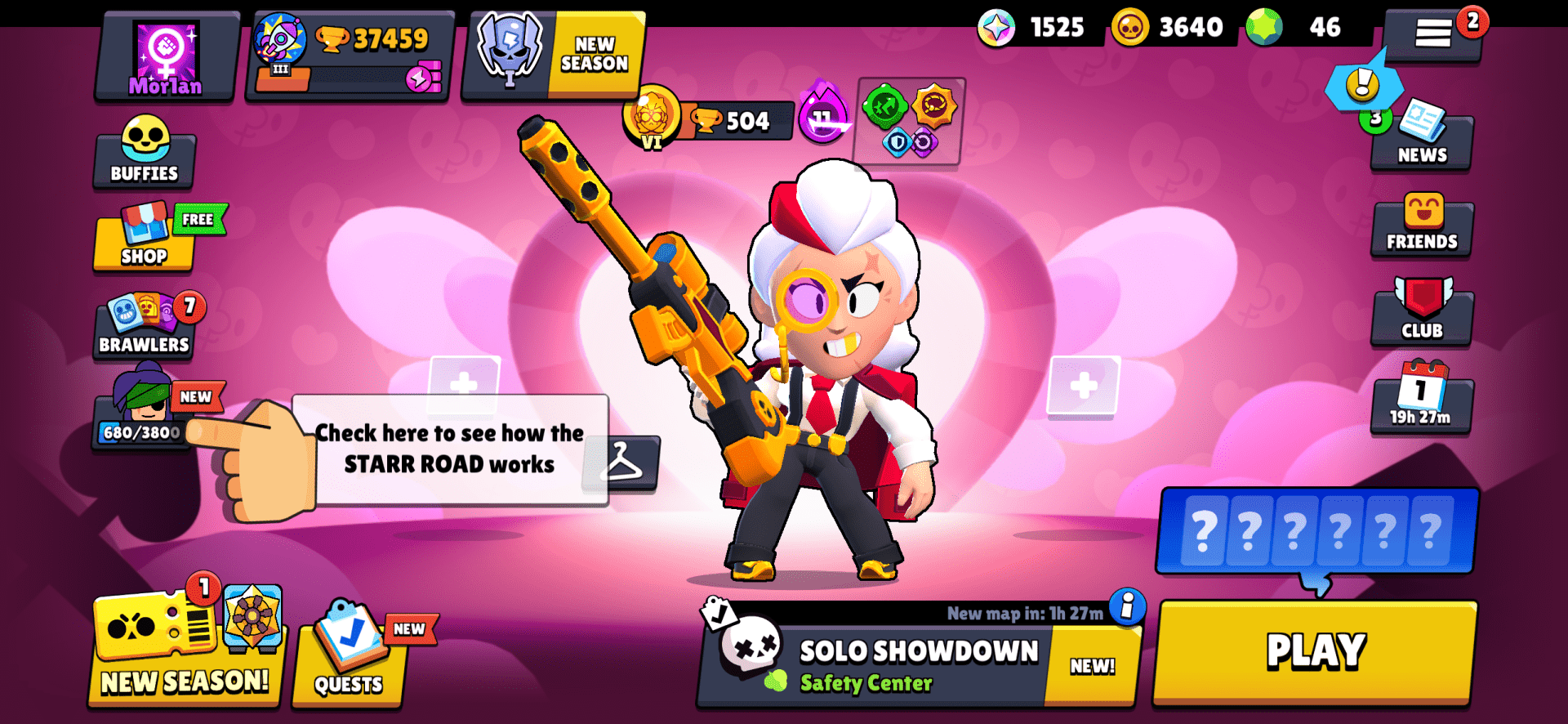Open the Quests clipboard
This screenshot has height=724, width=1568.
point(351,662)
